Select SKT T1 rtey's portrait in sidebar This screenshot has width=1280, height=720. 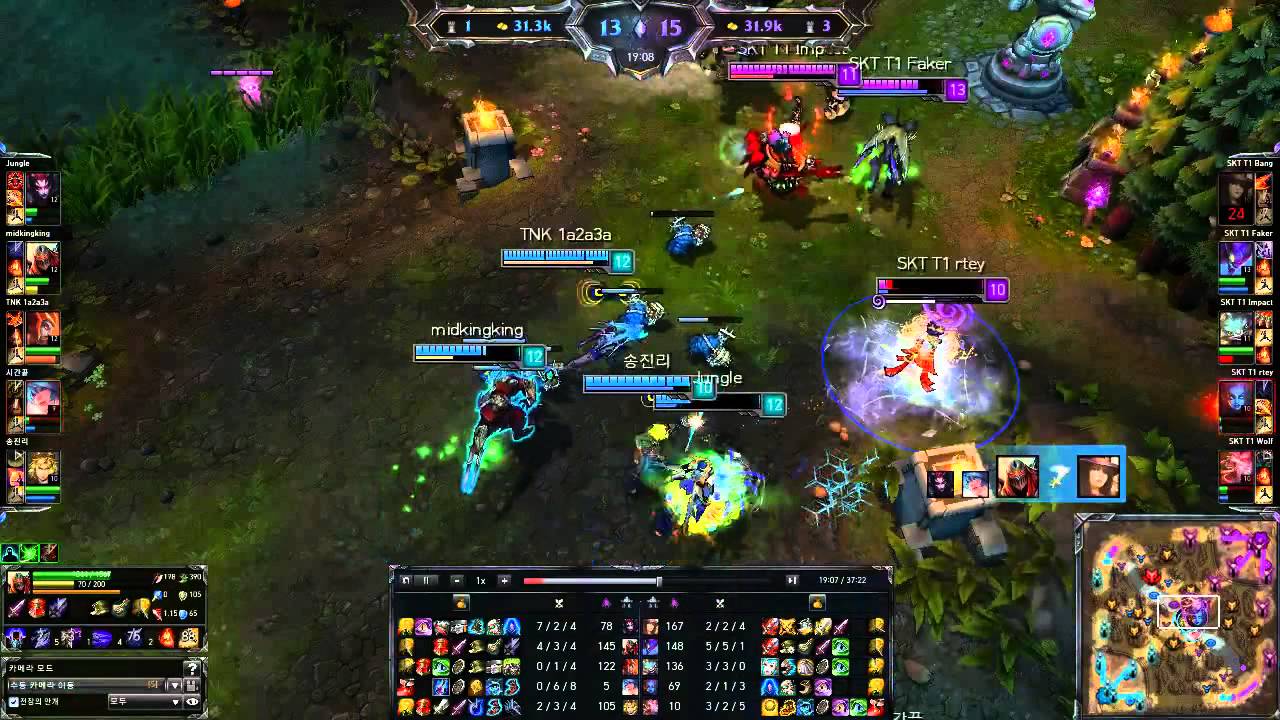(x=1236, y=398)
